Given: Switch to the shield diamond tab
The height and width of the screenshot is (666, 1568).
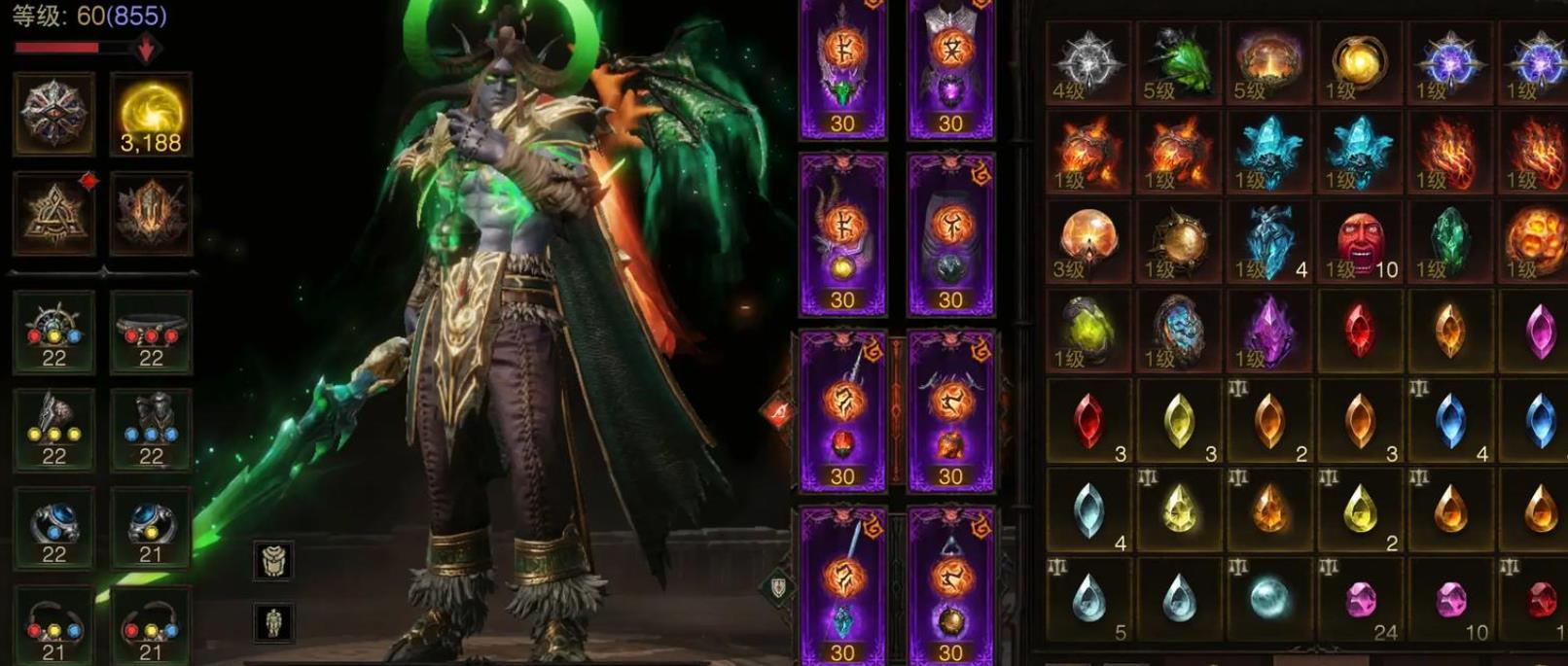Looking at the screenshot, I should [779, 587].
